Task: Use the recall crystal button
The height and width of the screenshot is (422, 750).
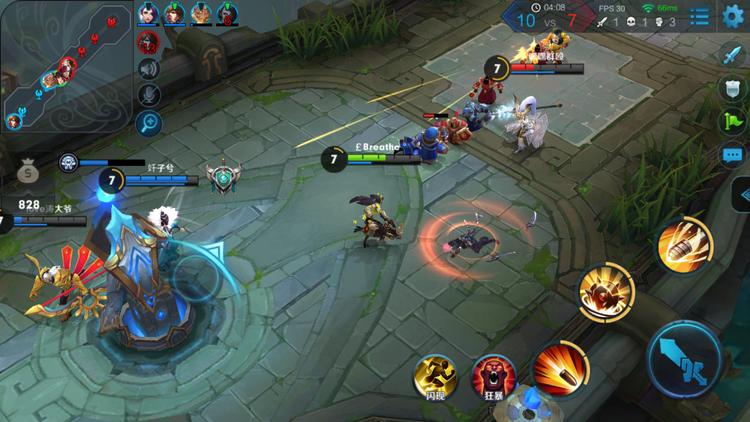Action: pos(527,403)
